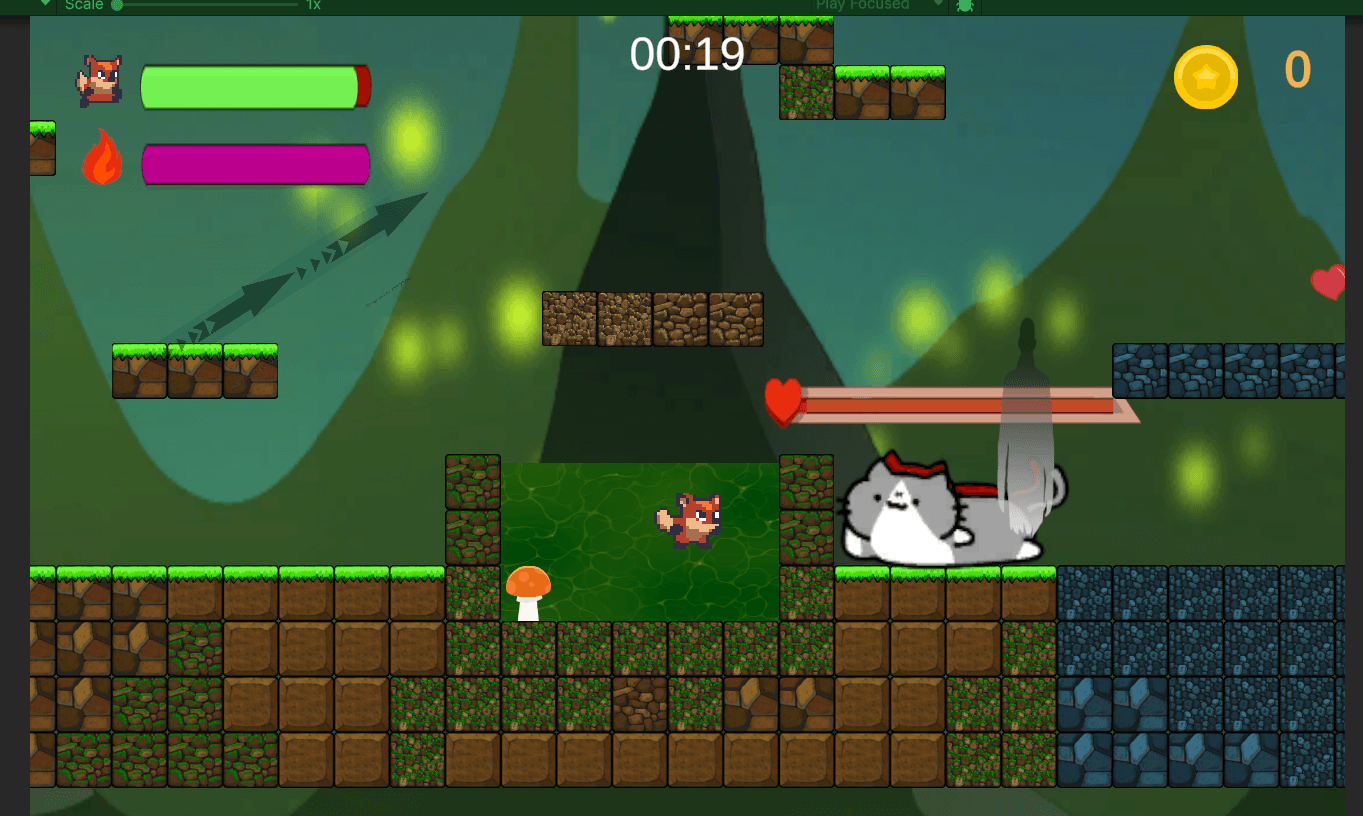1363x816 pixels.
Task: Click the gold star coin icon
Action: (x=1205, y=77)
